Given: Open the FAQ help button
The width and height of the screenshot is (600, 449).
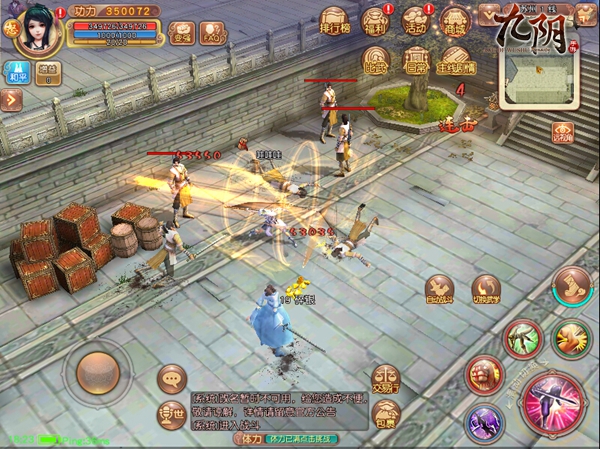Looking at the screenshot, I should pyautogui.click(x=212, y=35).
